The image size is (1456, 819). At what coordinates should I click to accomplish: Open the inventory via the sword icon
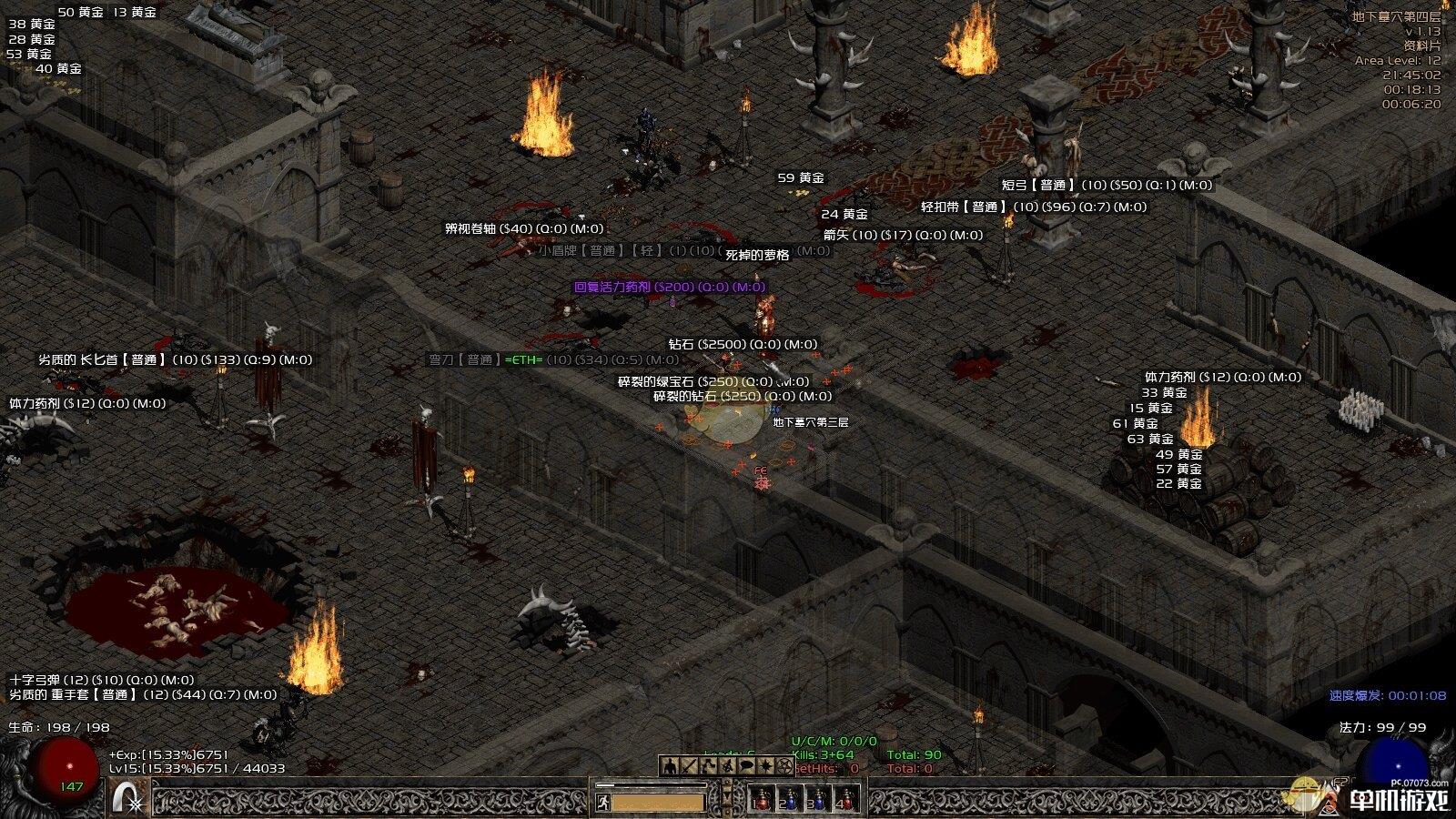tap(689, 766)
